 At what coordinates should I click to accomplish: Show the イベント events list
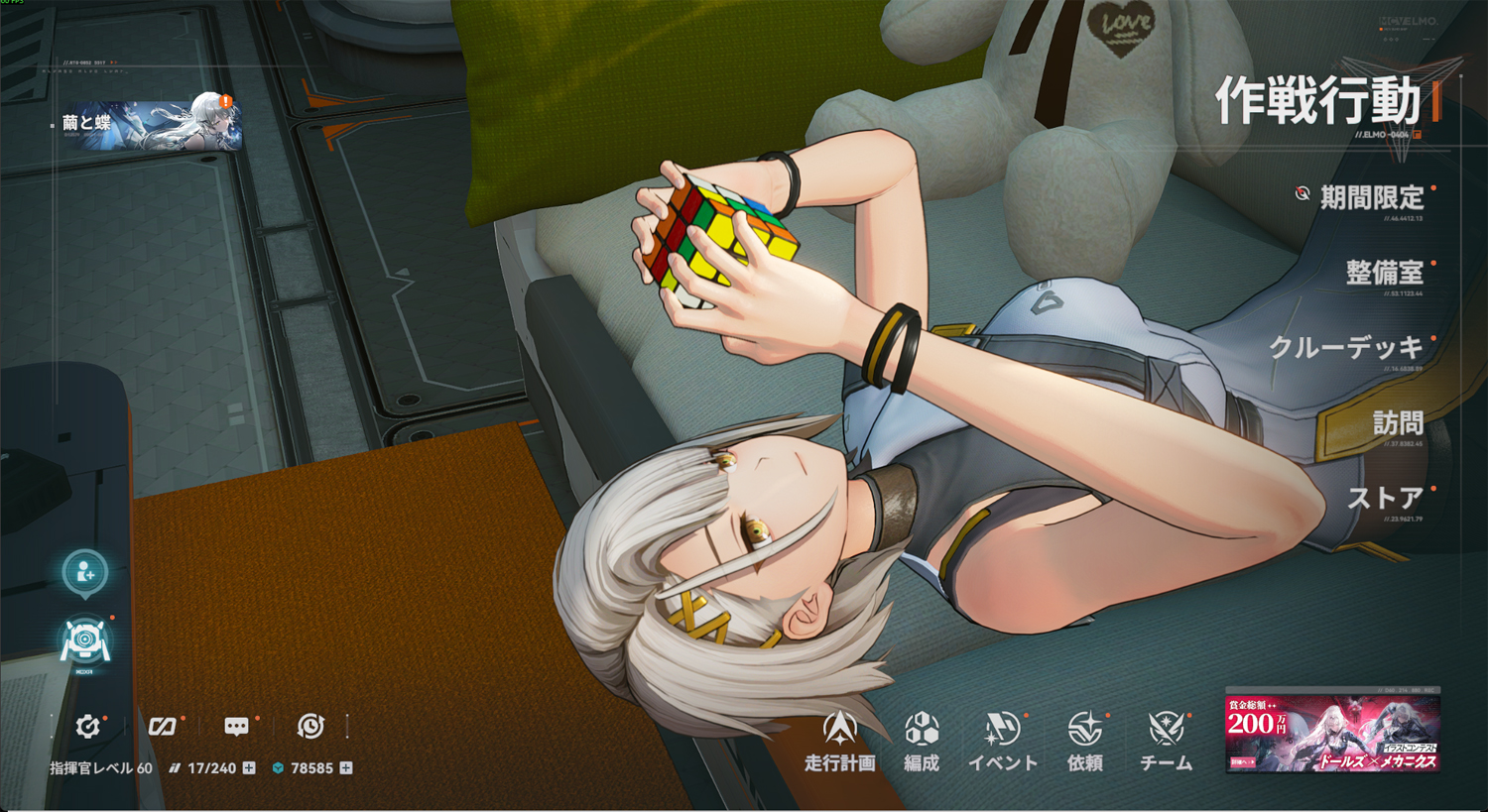tap(1003, 741)
